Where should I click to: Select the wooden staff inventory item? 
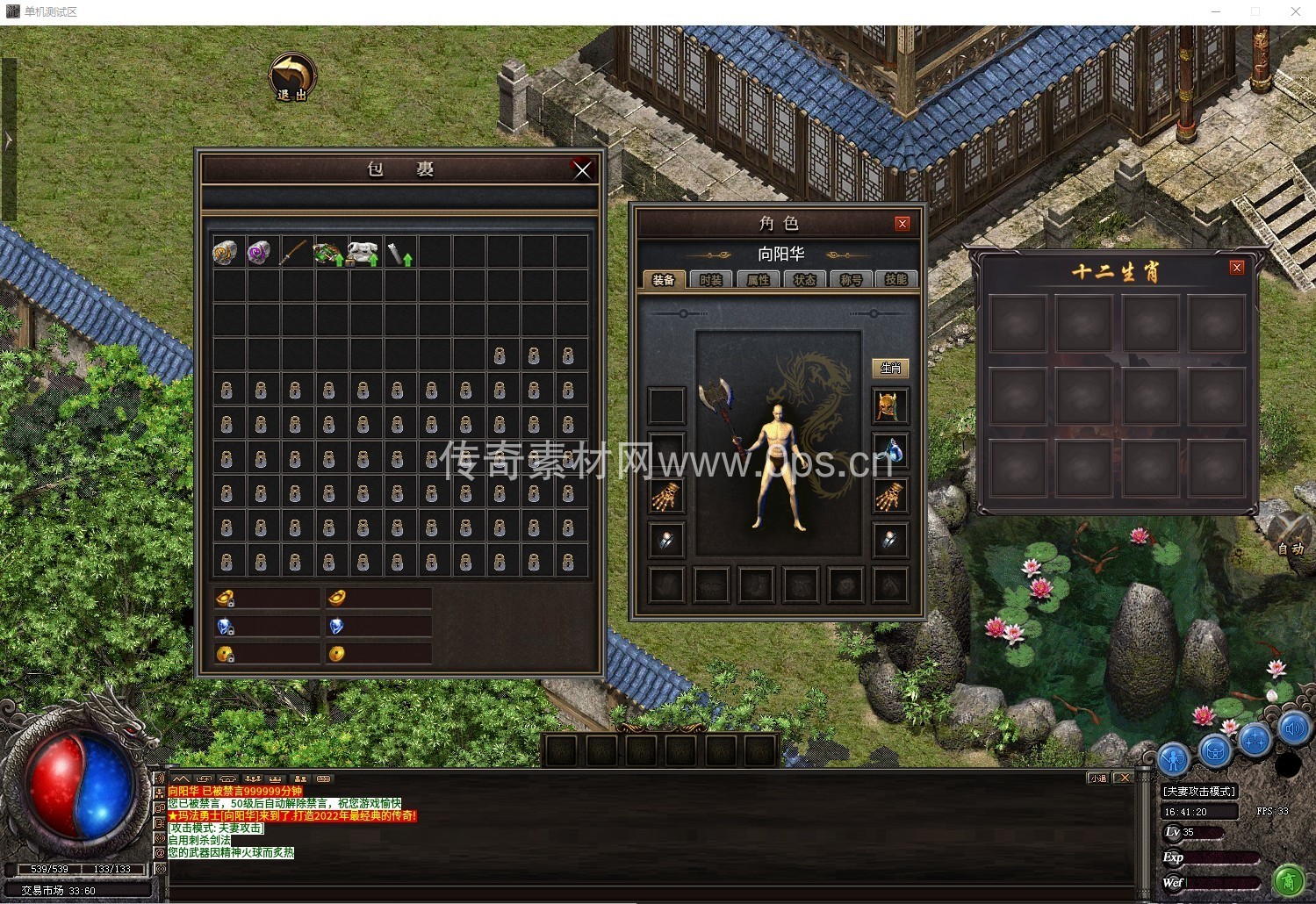coord(294,253)
